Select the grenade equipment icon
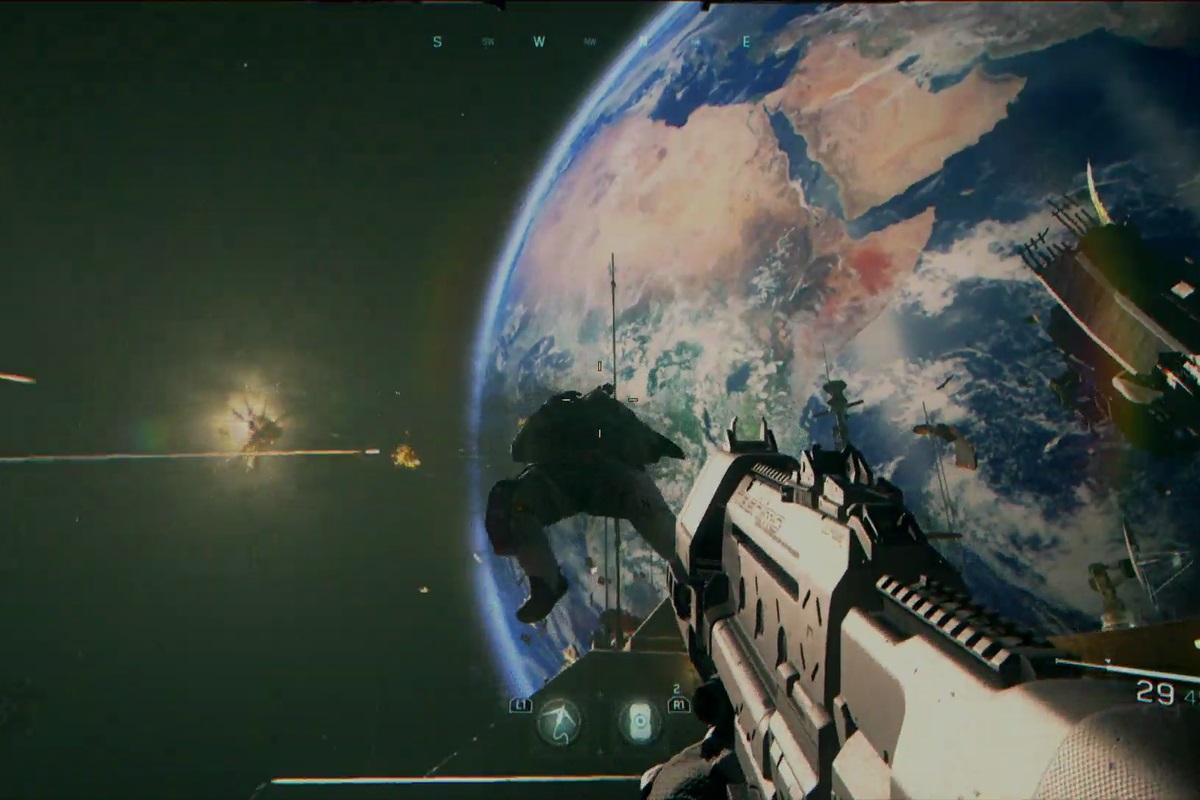This screenshot has width=1200, height=800. [638, 721]
